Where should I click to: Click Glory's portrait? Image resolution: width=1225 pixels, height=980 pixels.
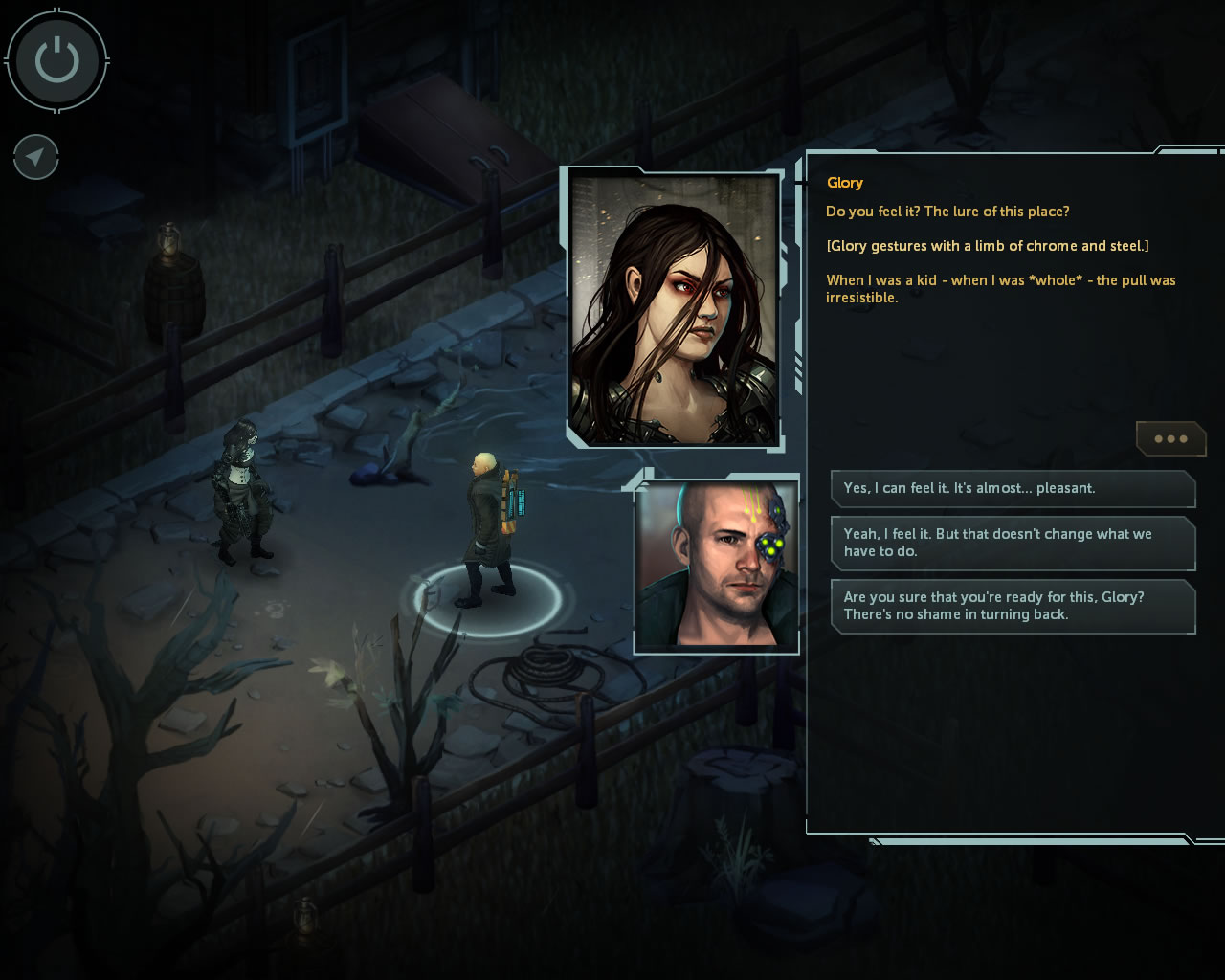[674, 308]
